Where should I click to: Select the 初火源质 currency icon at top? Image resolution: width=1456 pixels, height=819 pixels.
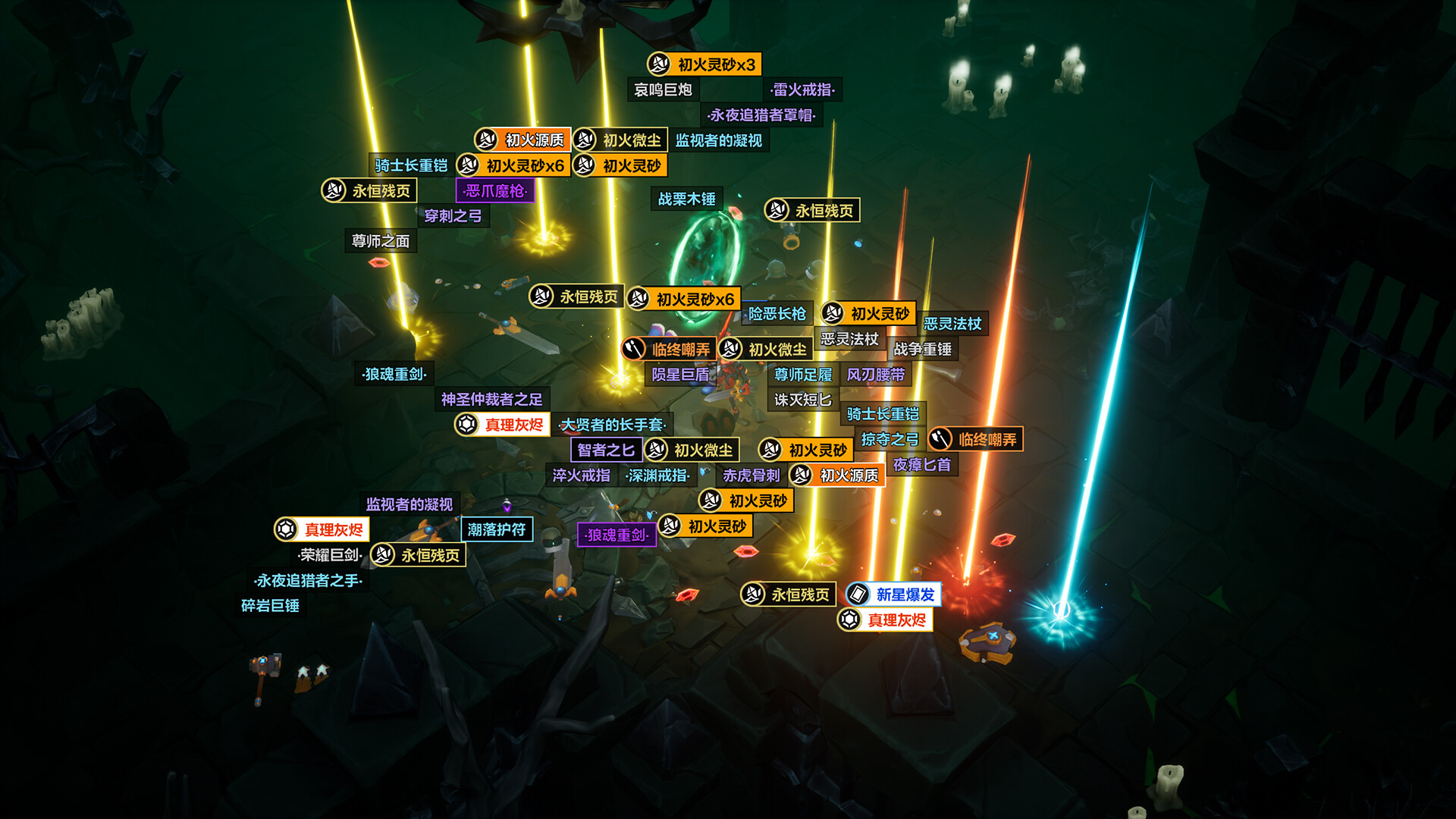click(x=488, y=140)
